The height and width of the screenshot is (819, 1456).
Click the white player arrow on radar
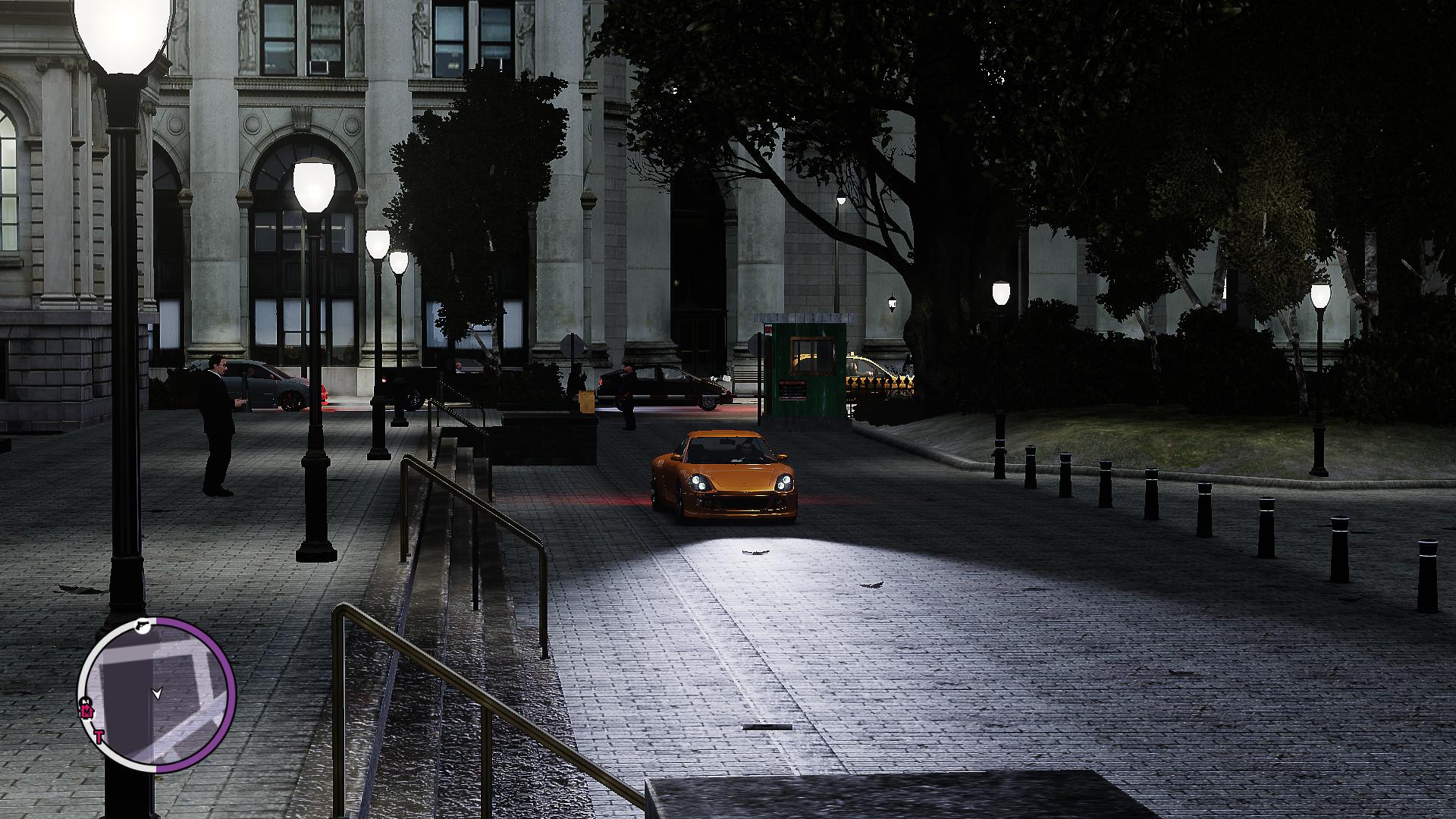[157, 692]
